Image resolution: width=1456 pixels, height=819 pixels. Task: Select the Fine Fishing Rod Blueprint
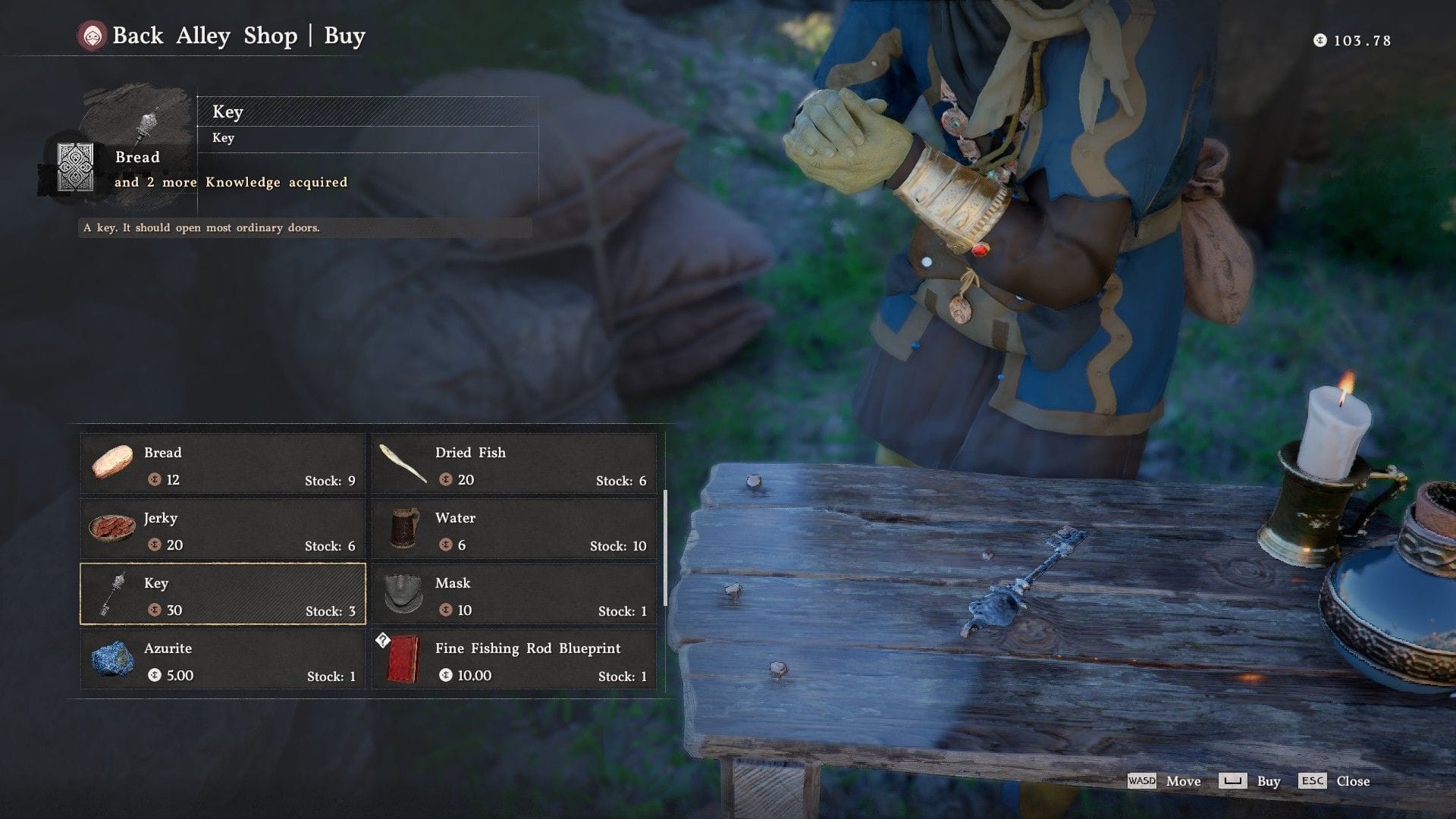coord(514,660)
